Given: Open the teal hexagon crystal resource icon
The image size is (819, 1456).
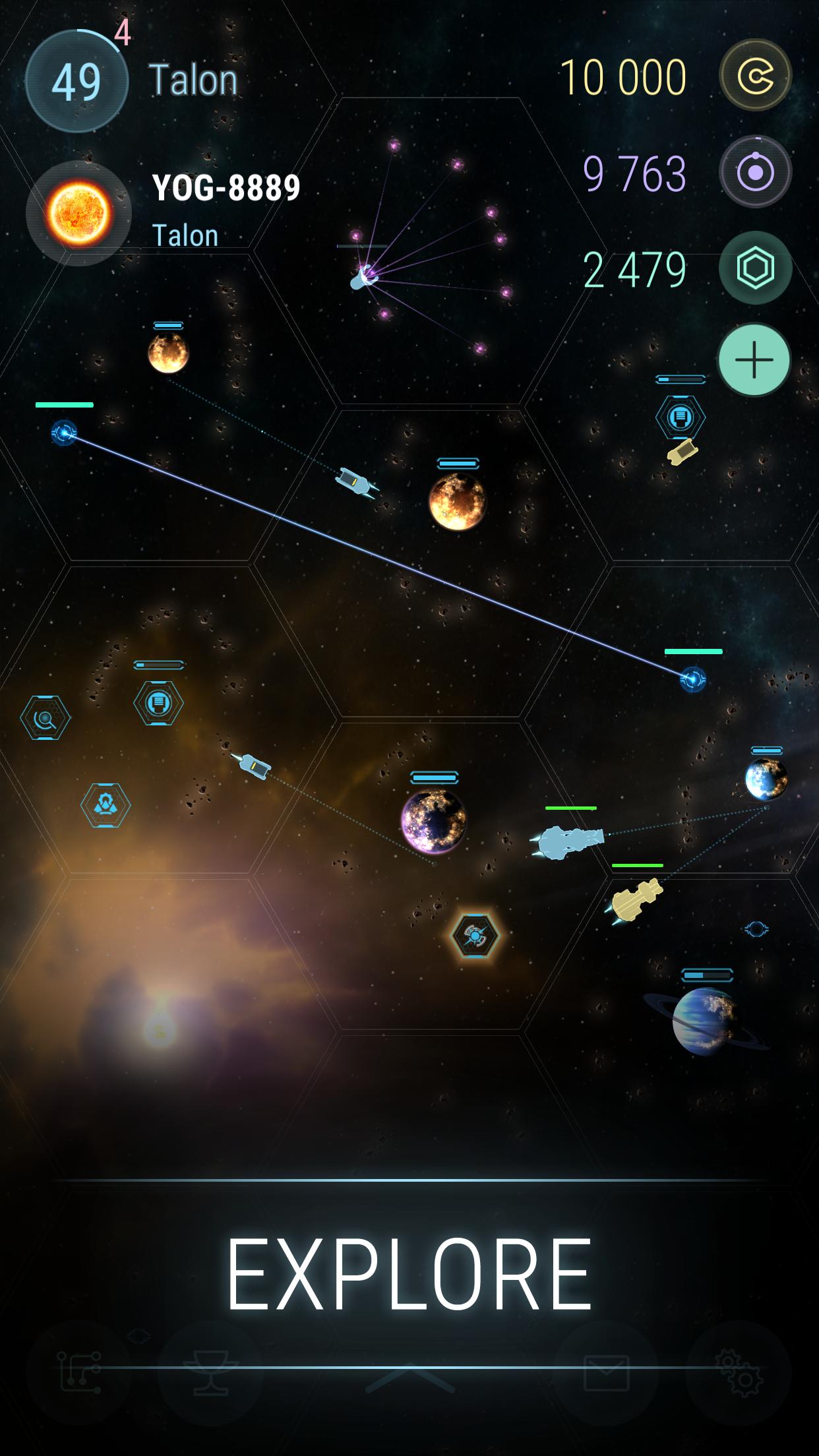Looking at the screenshot, I should [x=755, y=268].
